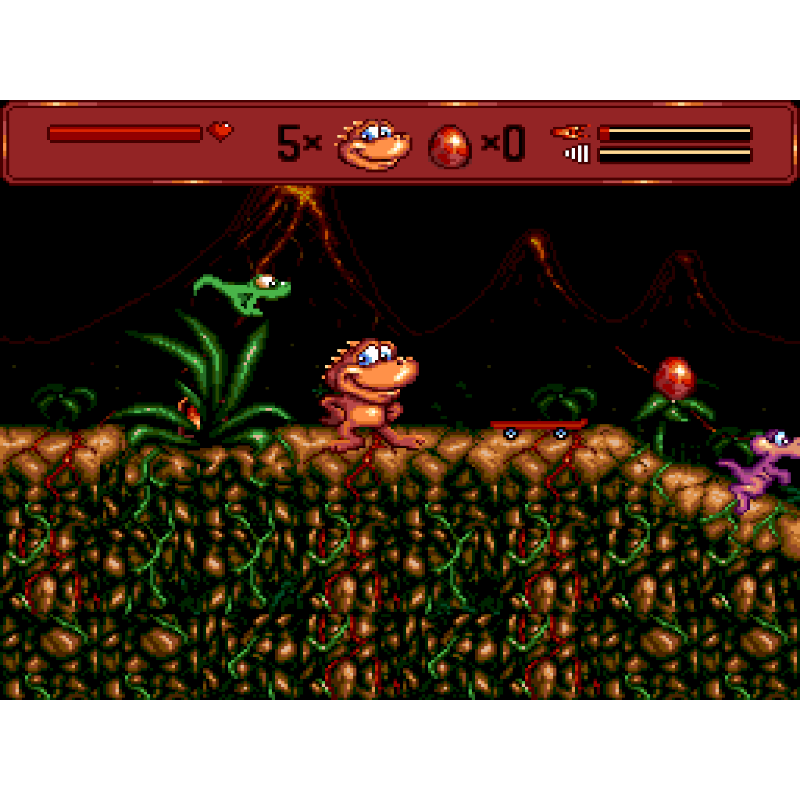
Task: Select the red egg counter icon
Action: (x=450, y=146)
